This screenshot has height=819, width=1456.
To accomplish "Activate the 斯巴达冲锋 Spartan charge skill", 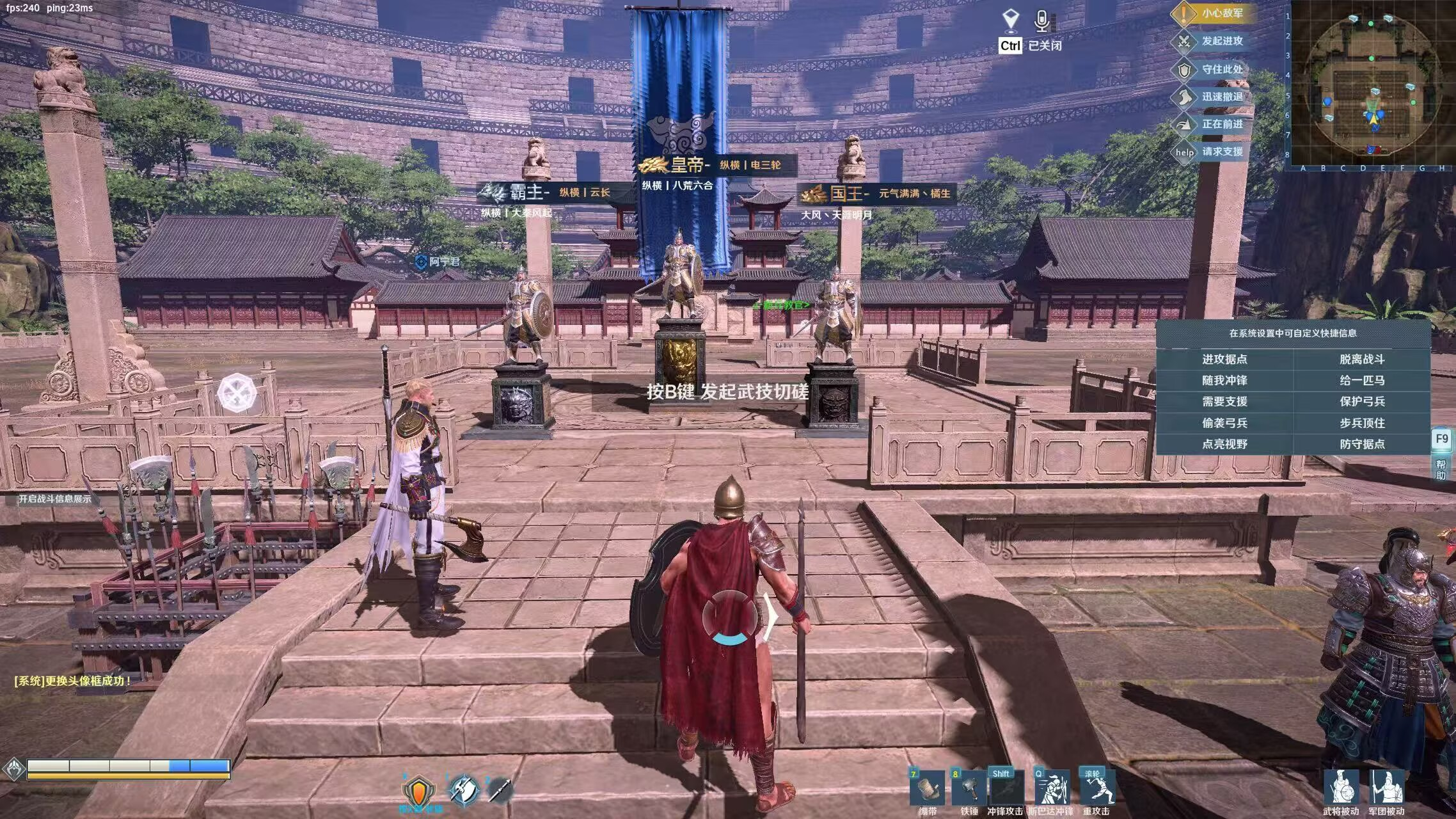I will pos(1051,789).
